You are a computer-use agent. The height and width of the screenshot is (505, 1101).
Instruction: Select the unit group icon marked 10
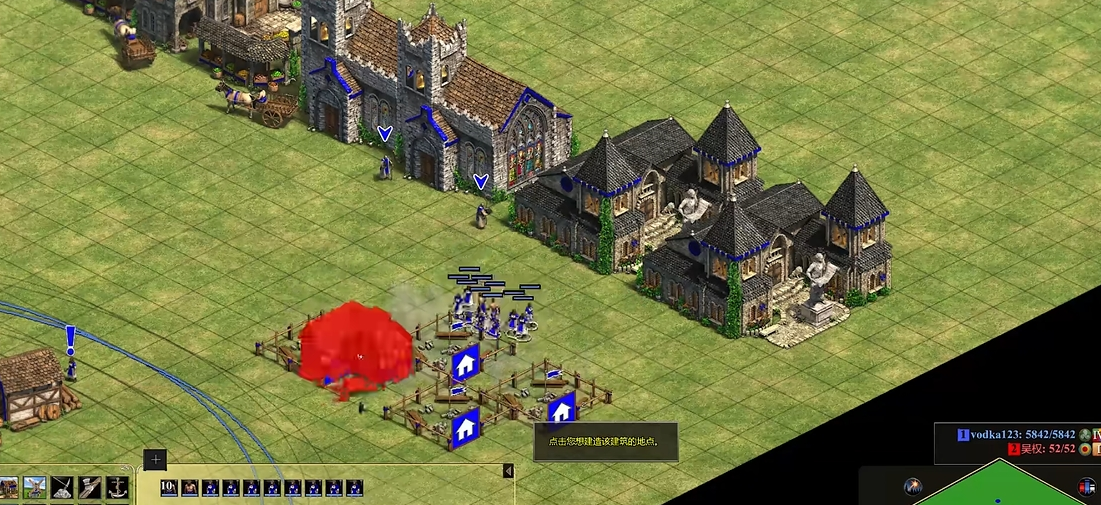click(x=169, y=488)
